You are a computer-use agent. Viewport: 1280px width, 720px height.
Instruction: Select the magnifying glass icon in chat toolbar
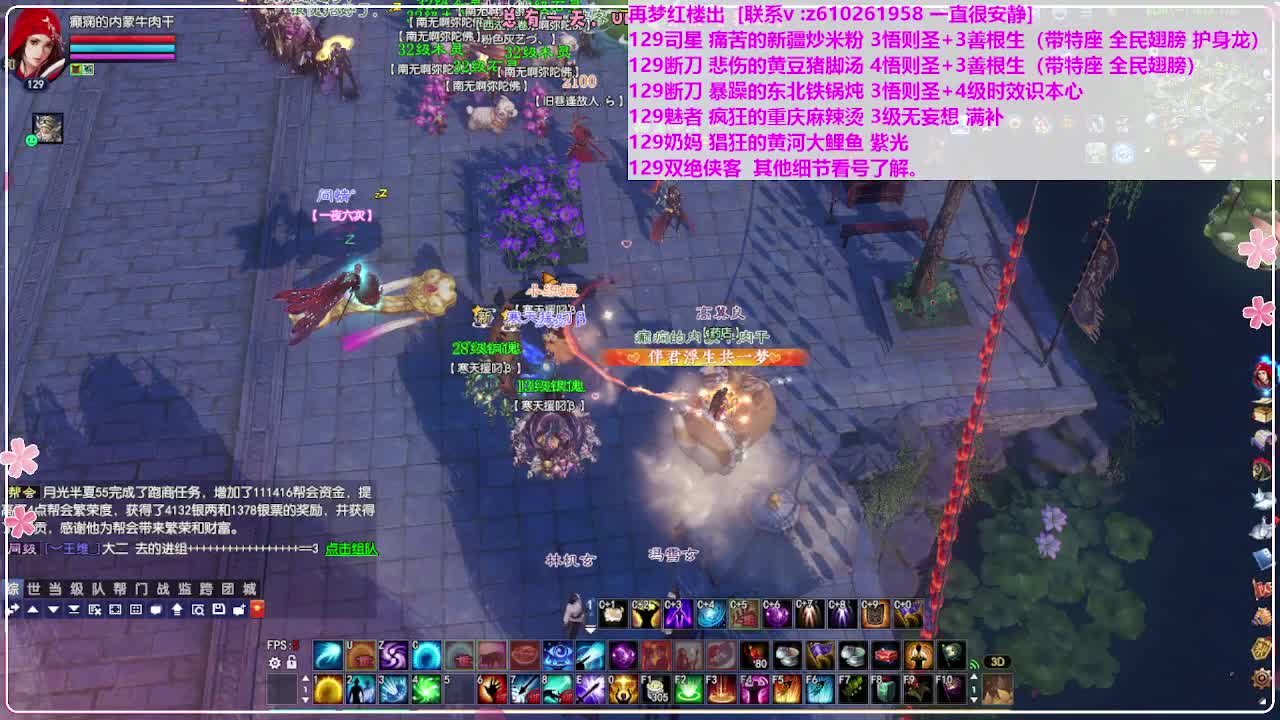coord(199,609)
